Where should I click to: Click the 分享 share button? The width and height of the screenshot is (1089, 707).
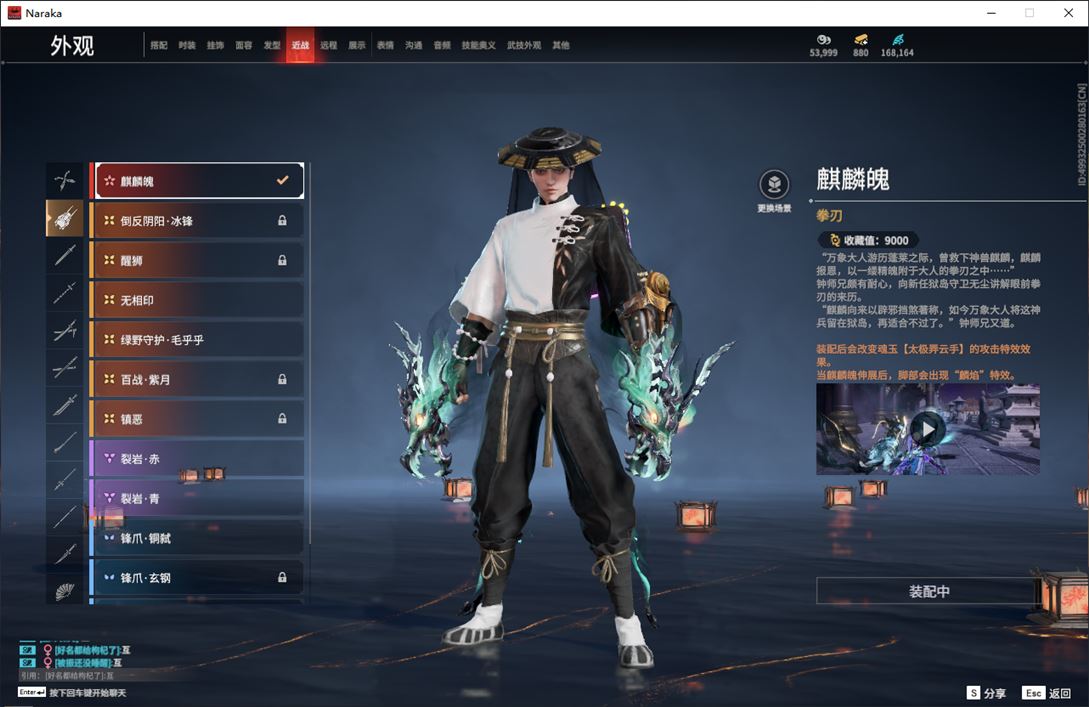986,693
